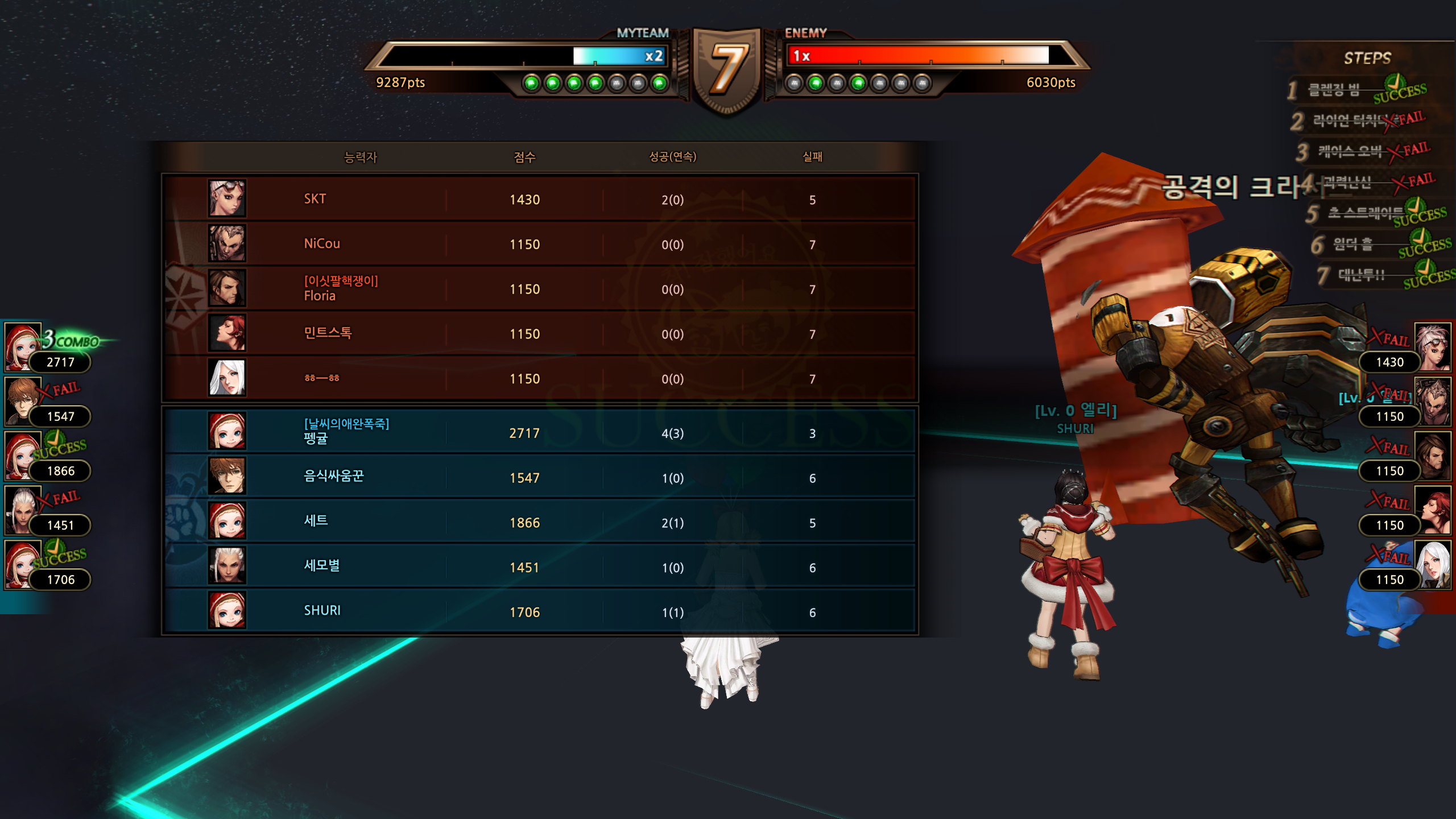Choose teammate portrait scoring 1451
The height and width of the screenshot is (819, 1456).
click(x=24, y=510)
